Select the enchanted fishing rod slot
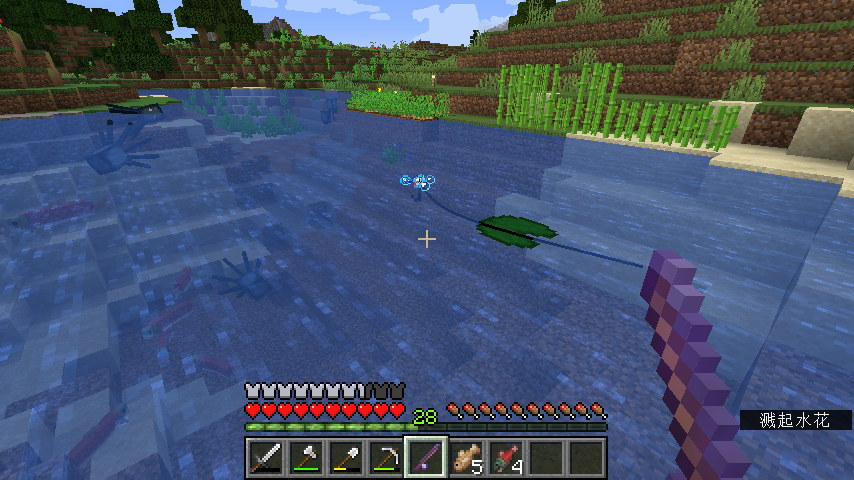Image resolution: width=854 pixels, height=480 pixels. tap(425, 458)
